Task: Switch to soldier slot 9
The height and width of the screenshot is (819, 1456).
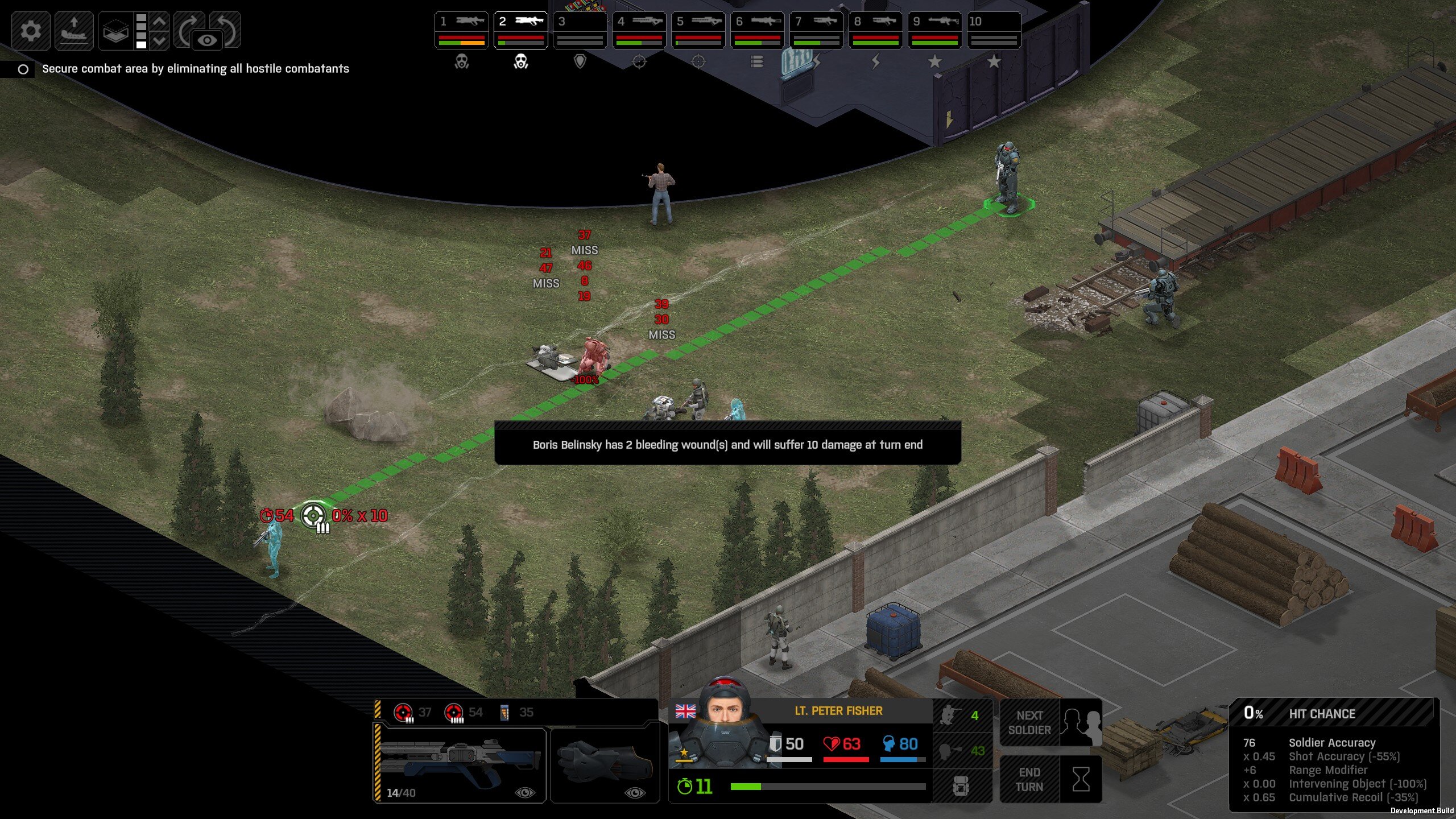Action: pos(934,31)
